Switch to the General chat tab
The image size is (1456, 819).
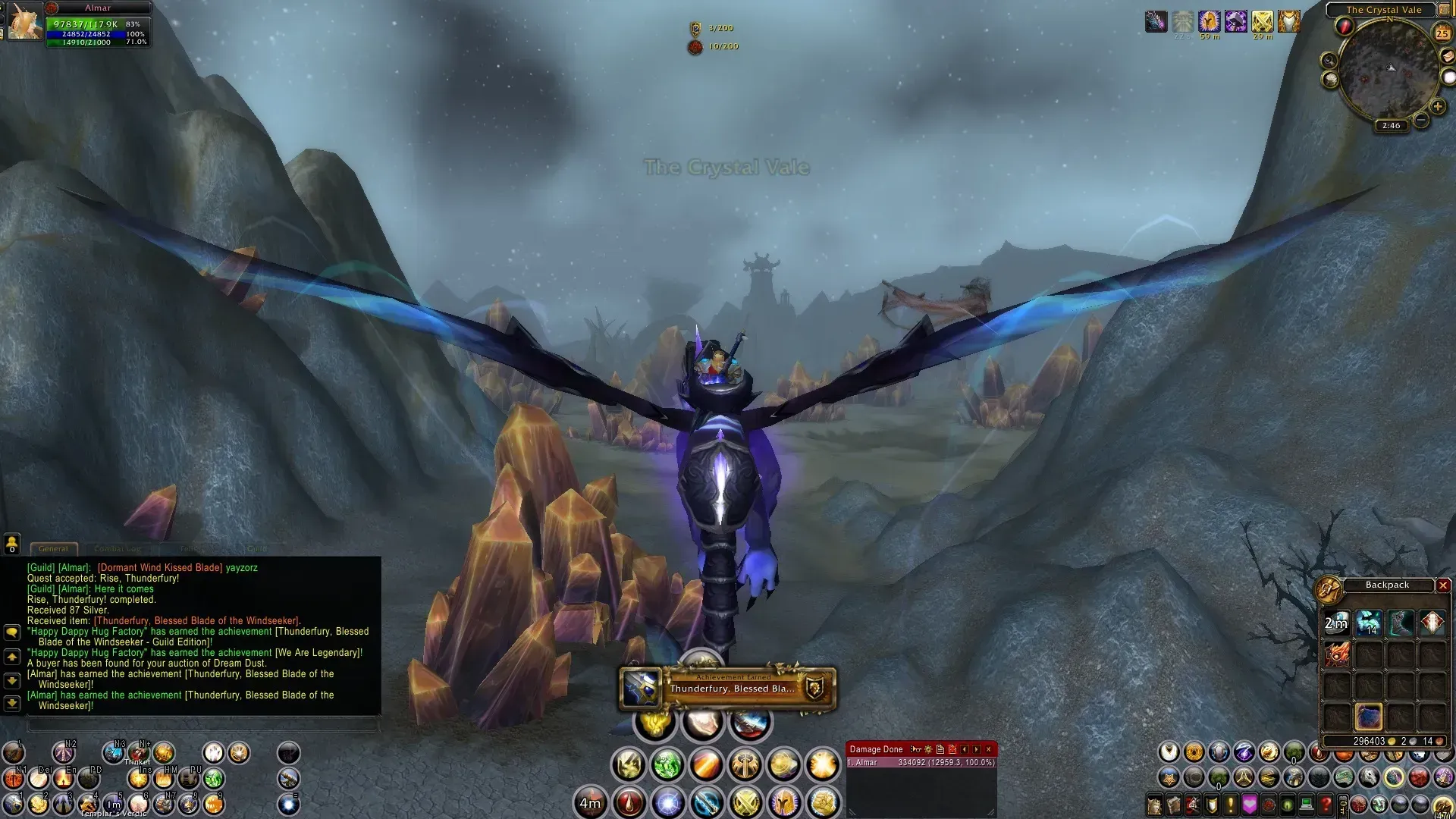53,548
